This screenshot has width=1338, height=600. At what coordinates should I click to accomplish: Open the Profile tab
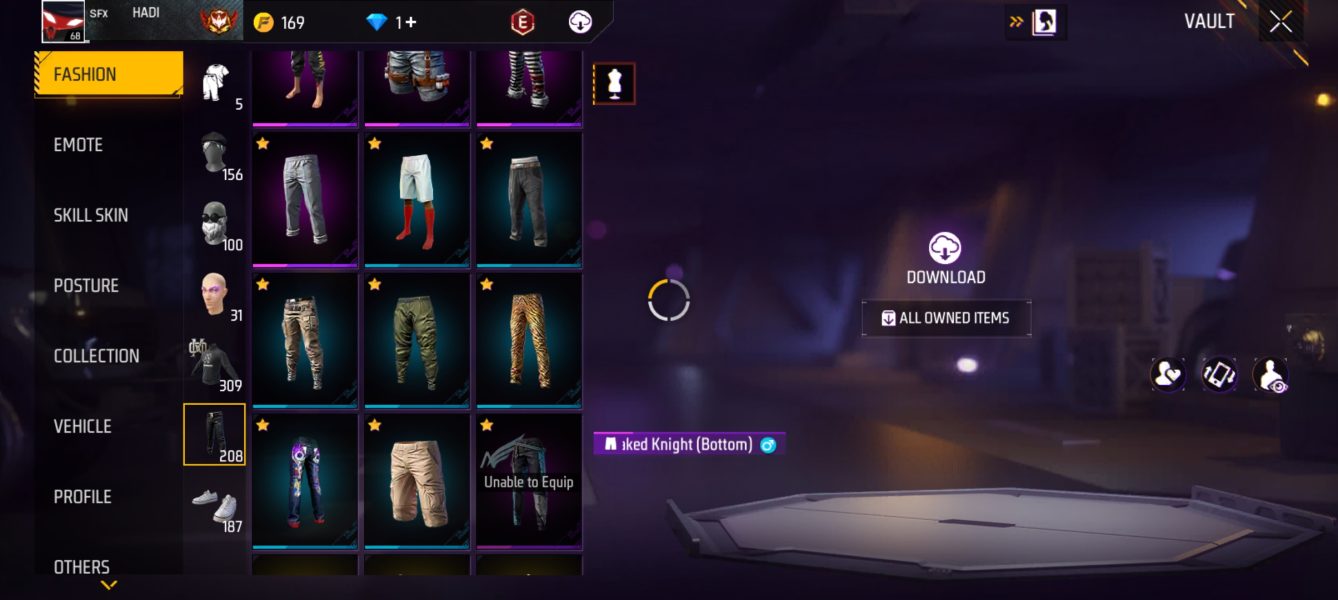[x=82, y=497]
